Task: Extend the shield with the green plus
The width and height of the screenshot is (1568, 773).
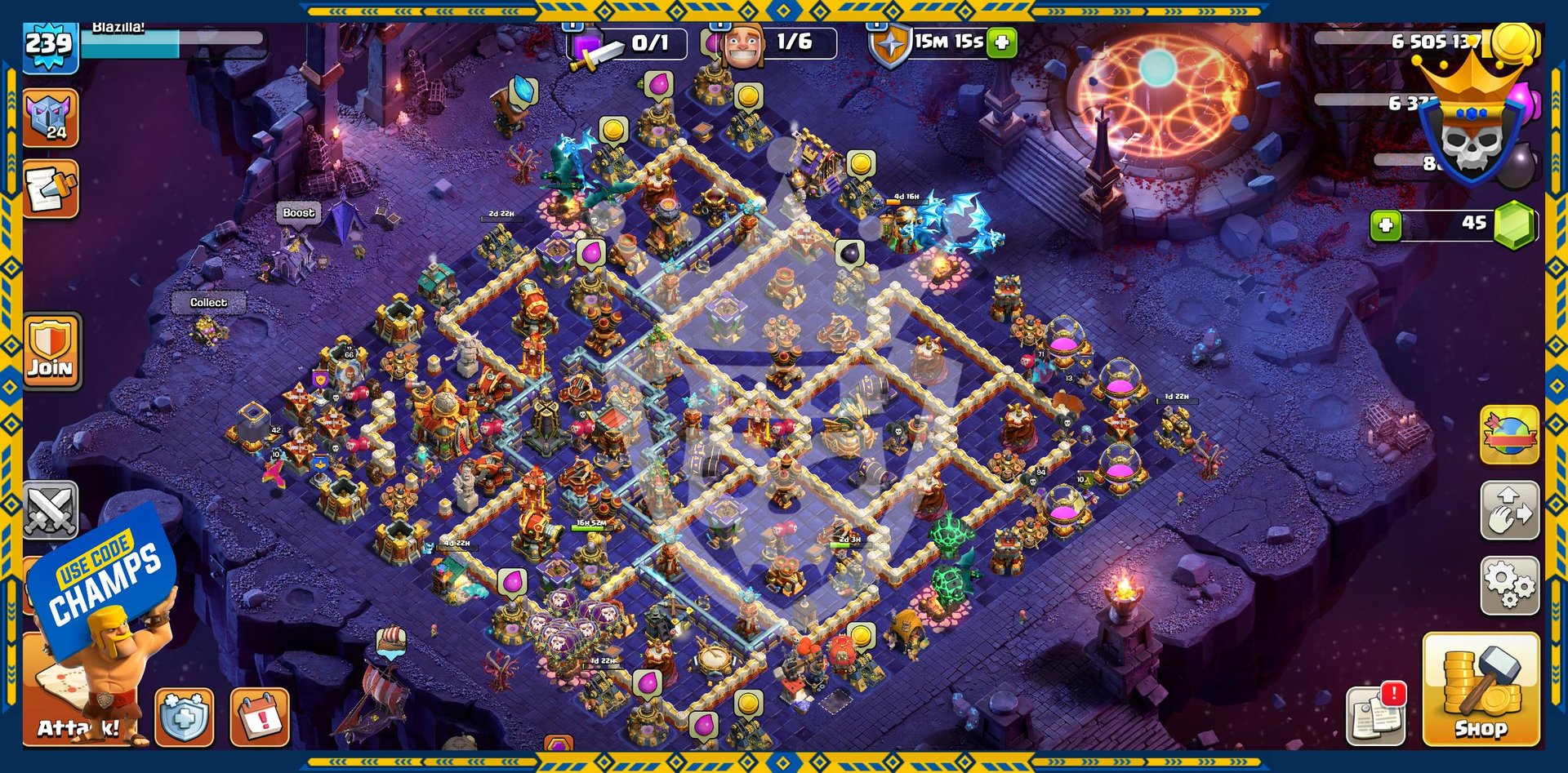Action: point(1002,42)
